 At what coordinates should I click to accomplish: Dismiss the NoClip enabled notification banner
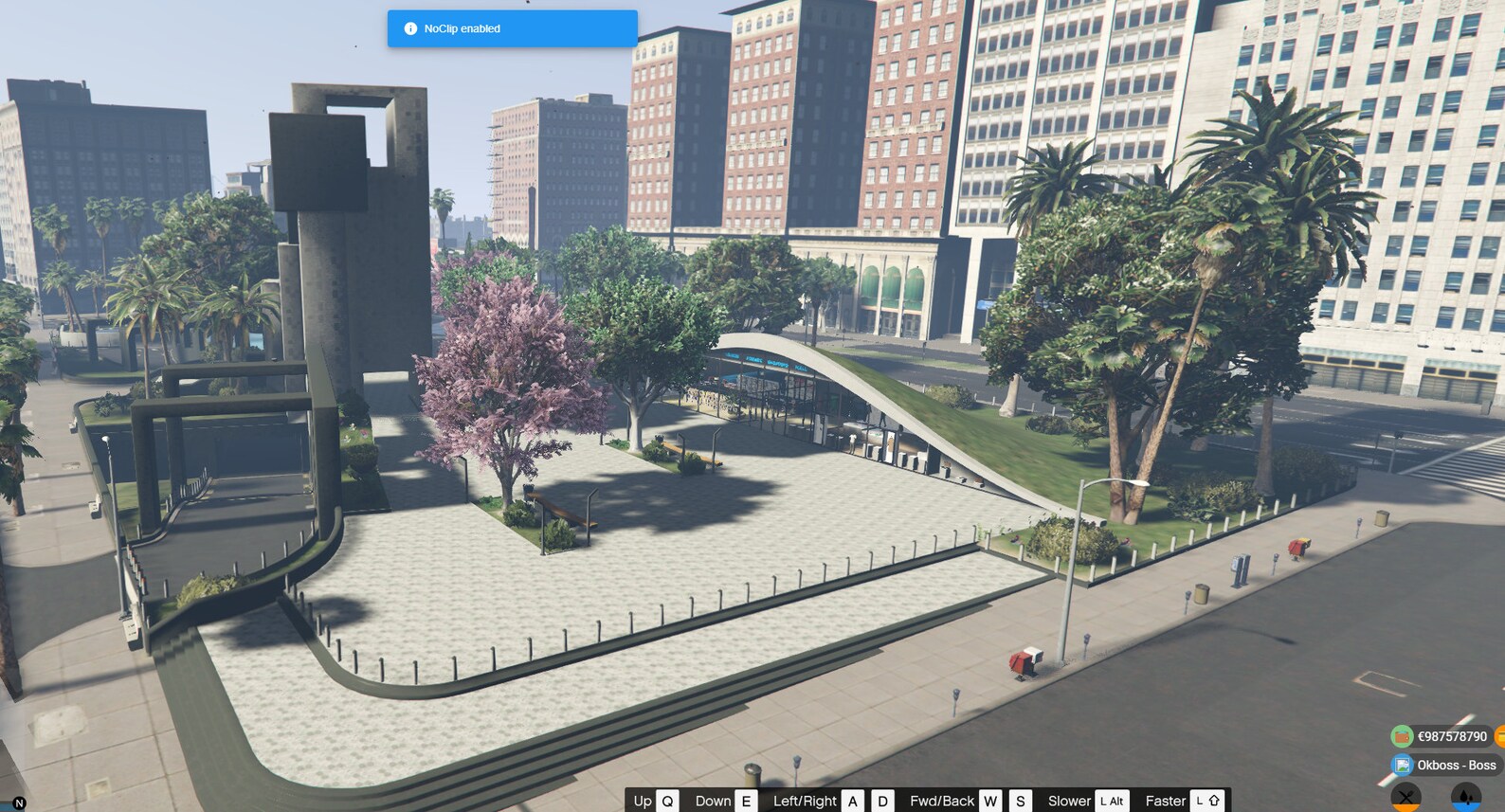512,28
